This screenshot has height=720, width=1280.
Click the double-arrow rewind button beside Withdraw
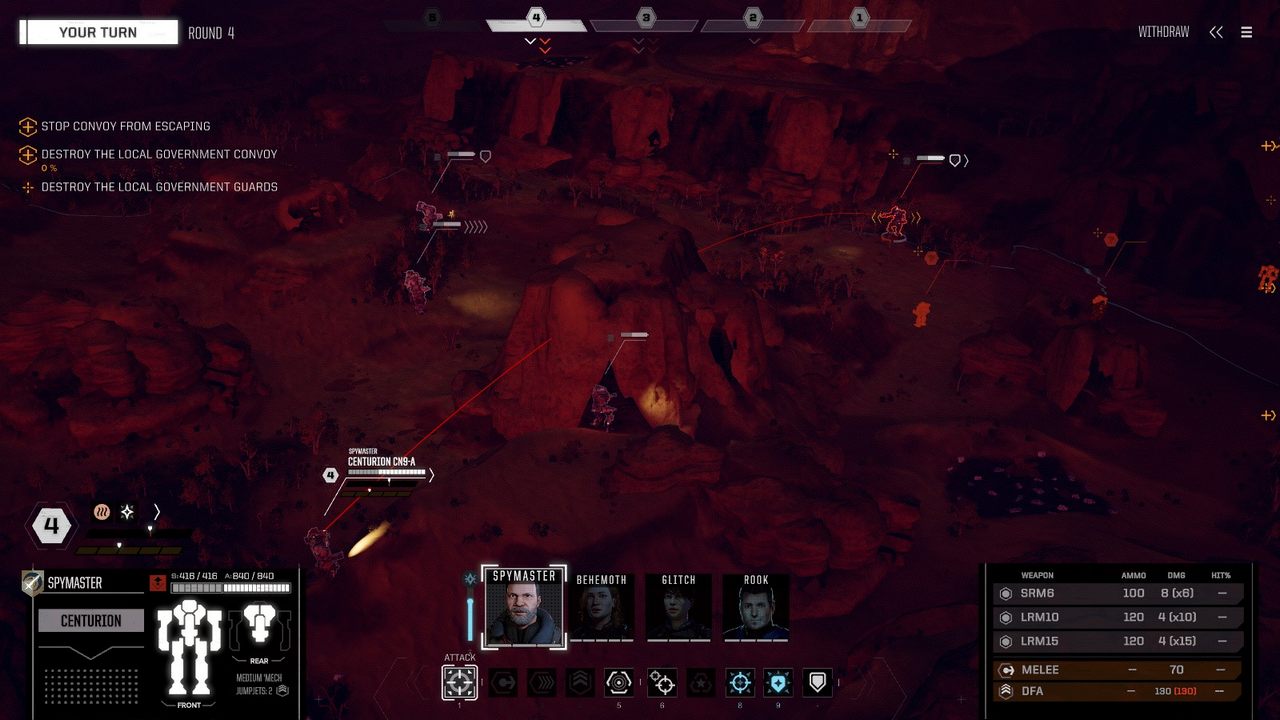(1216, 32)
